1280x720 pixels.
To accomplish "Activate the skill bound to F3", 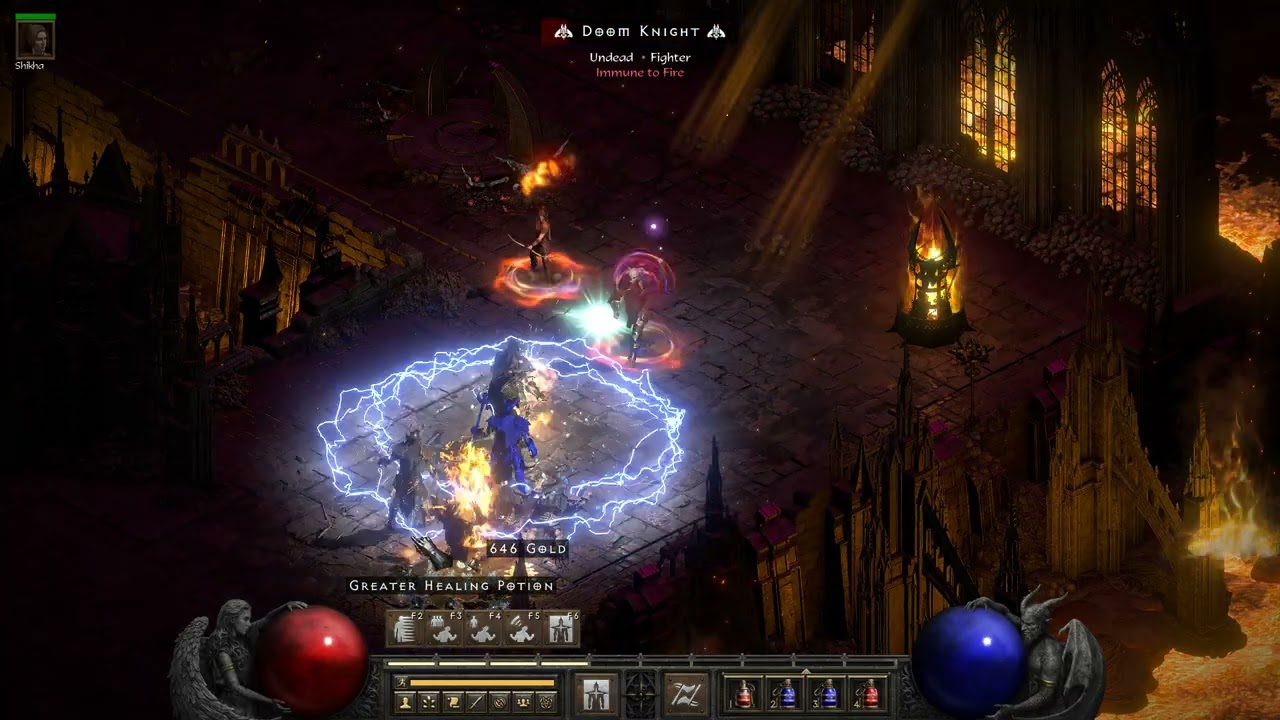I will pos(444,629).
